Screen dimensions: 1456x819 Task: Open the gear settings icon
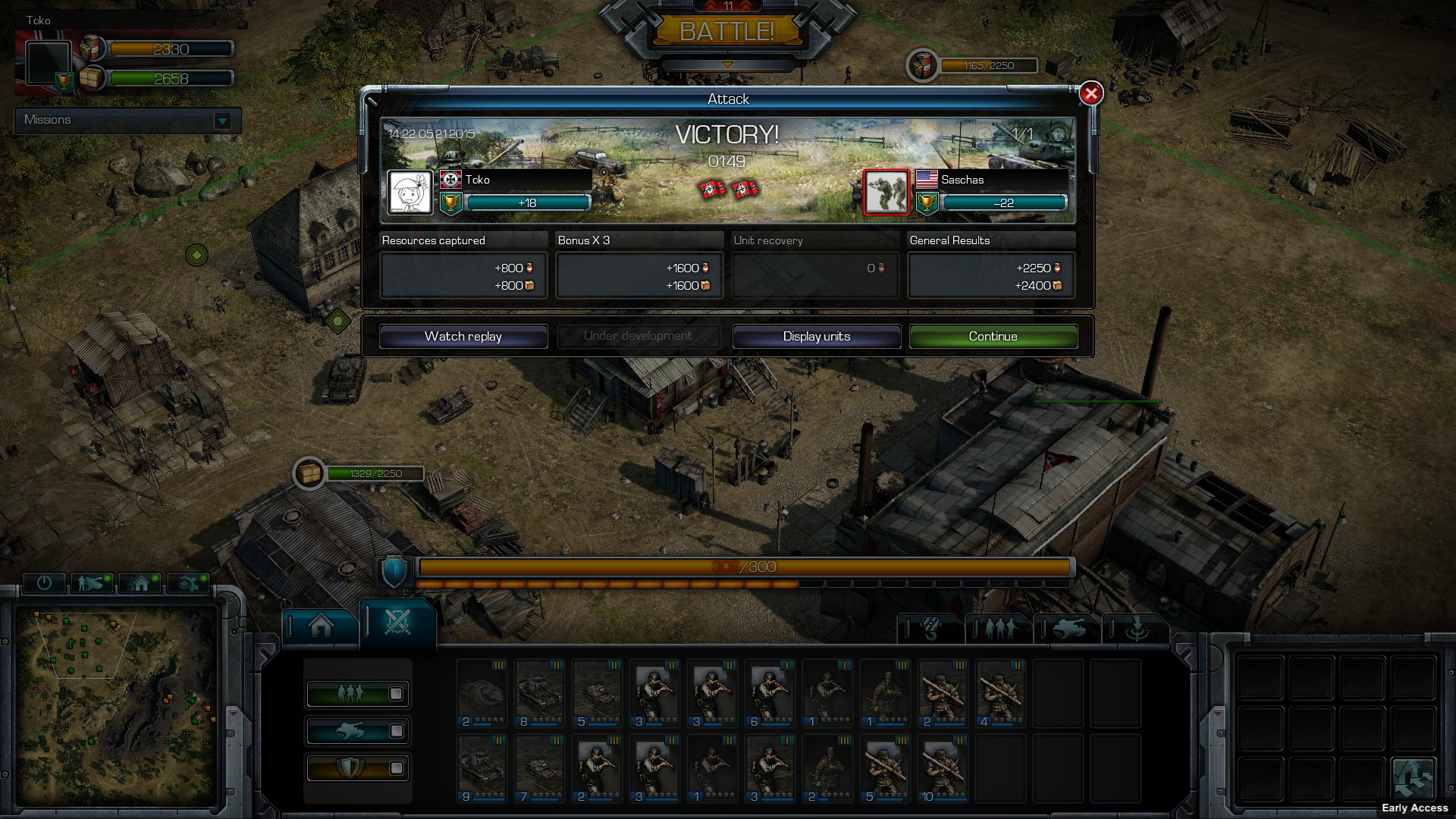coord(188,582)
